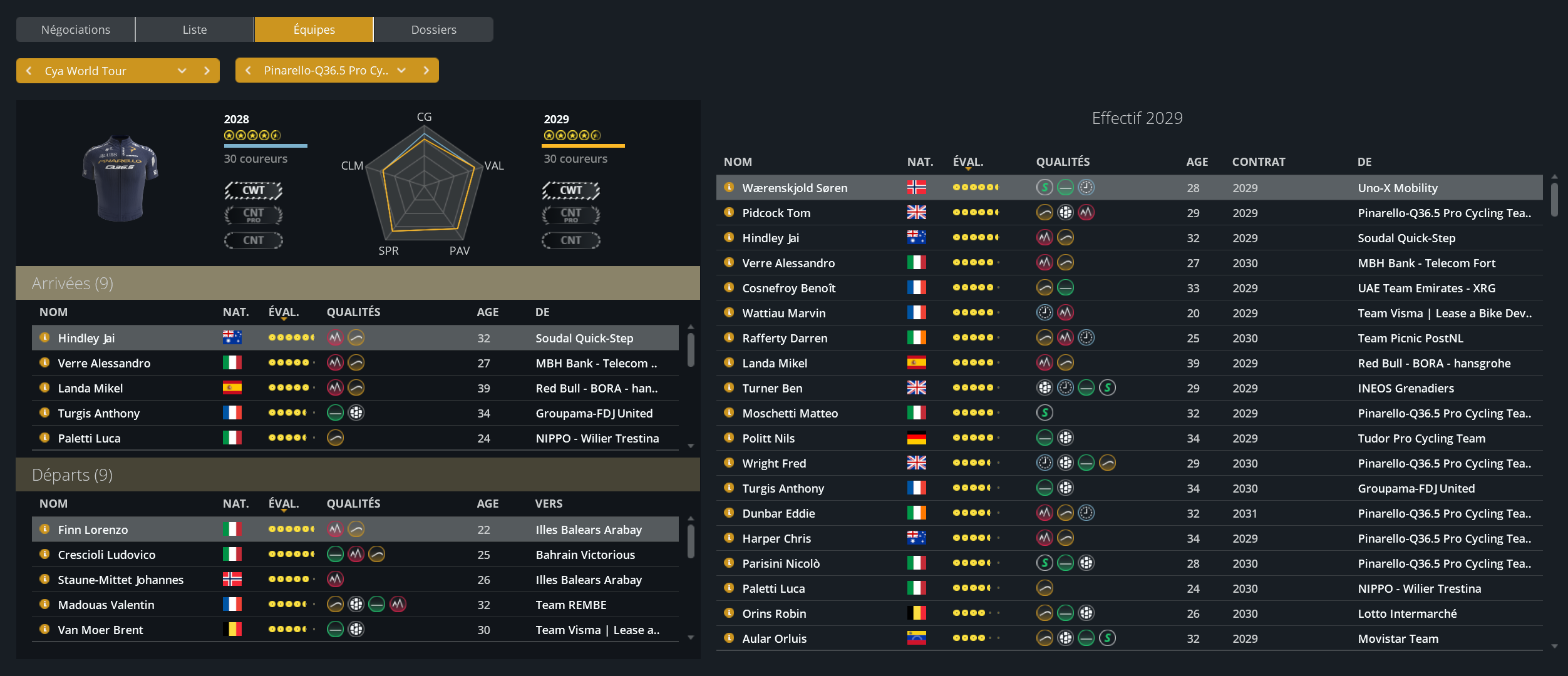1568x676 pixels.
Task: Go to the previous team with left arrow
Action: (249, 71)
